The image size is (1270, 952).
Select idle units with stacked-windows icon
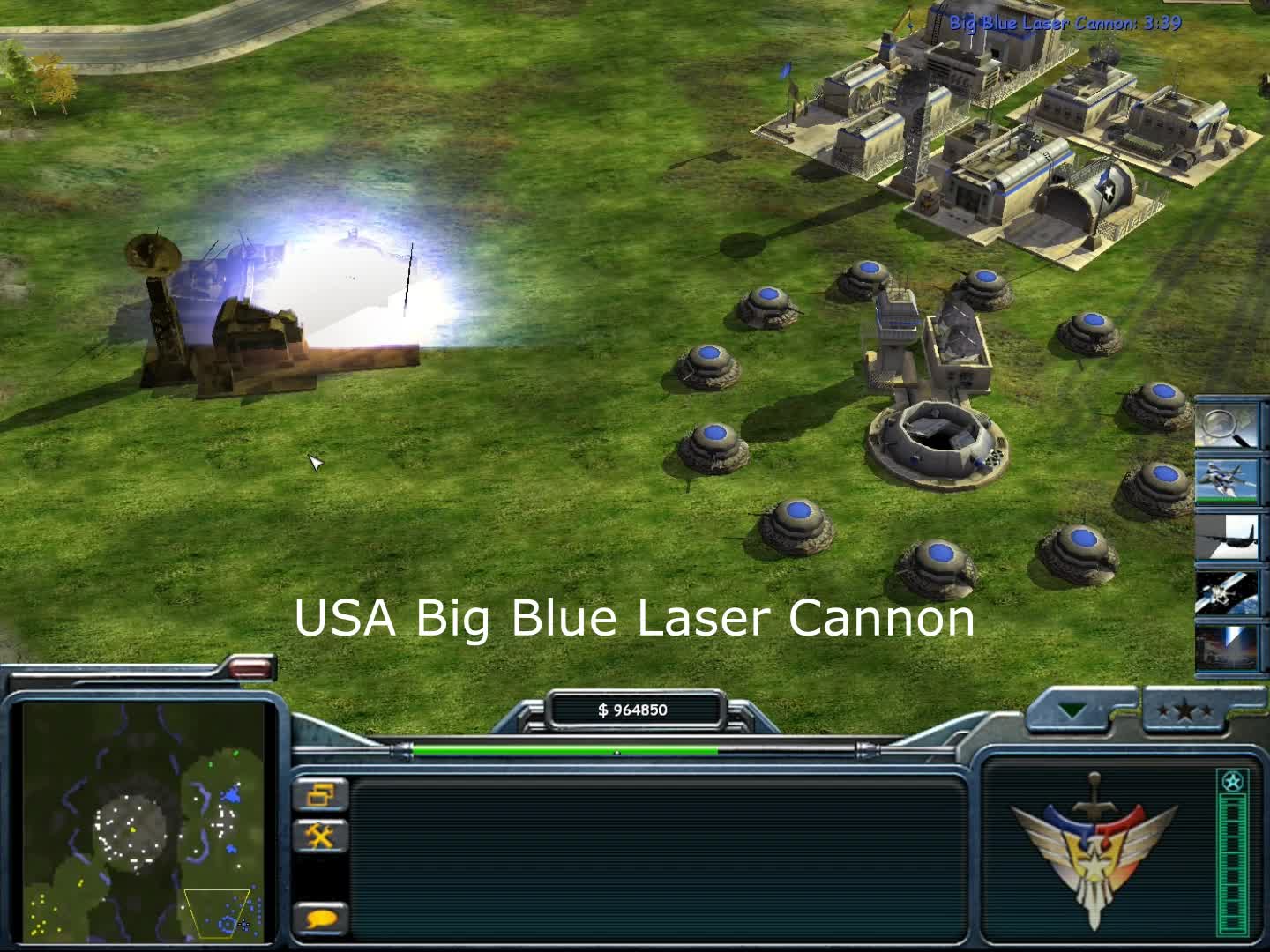(x=320, y=796)
